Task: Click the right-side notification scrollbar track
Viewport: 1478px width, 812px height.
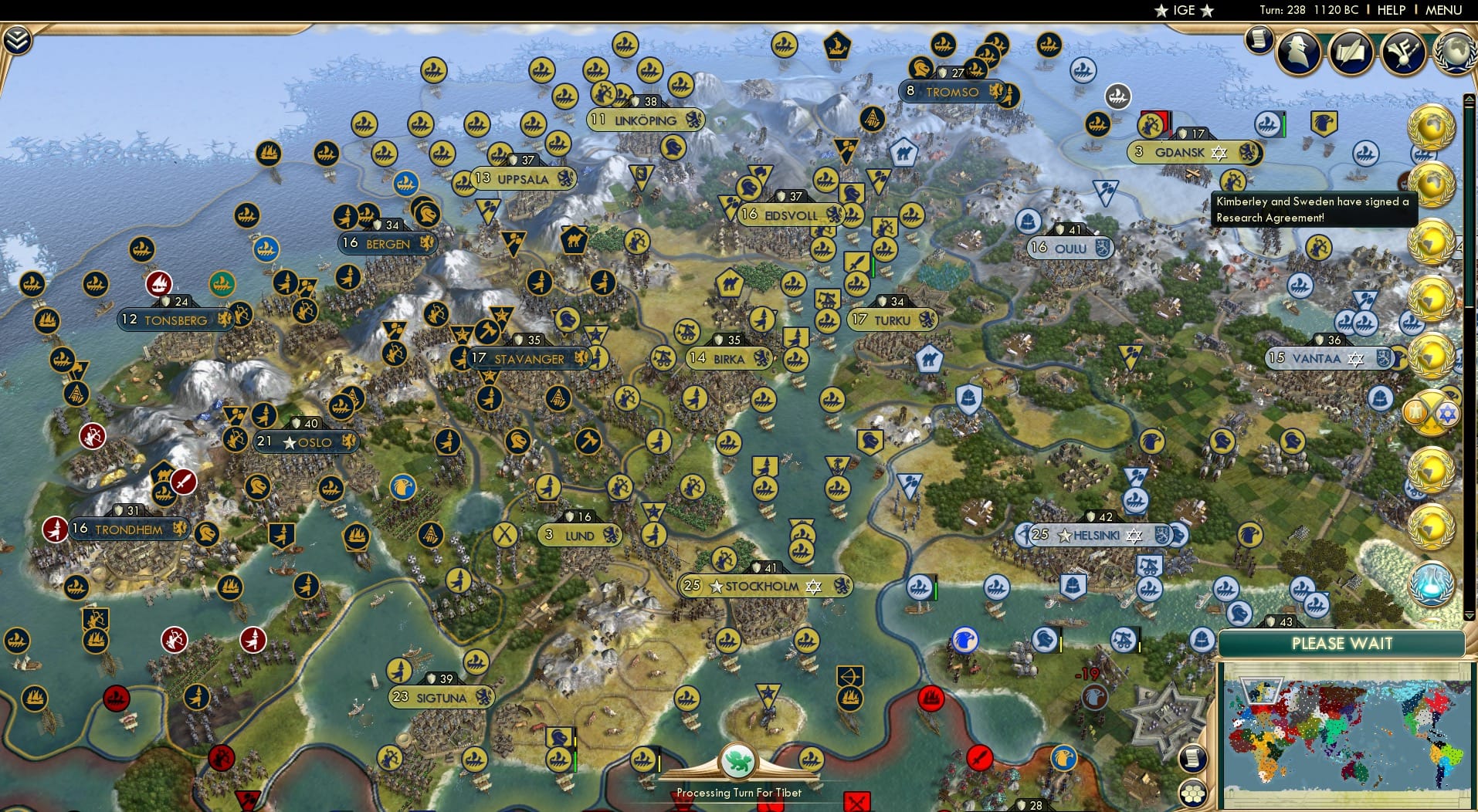Action: [x=1469, y=347]
